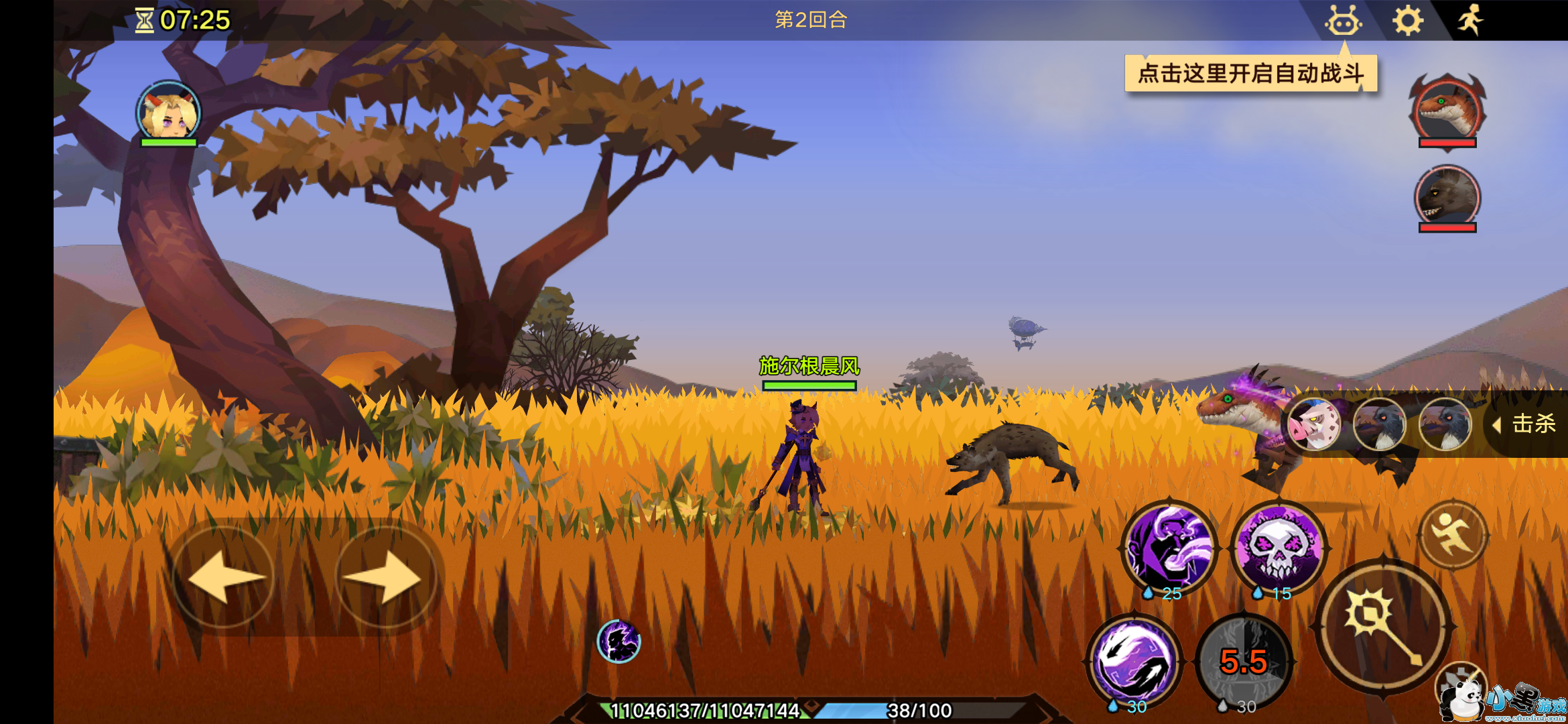Open settings via the gear icon
Viewport: 1568px width, 724px height.
click(1408, 21)
